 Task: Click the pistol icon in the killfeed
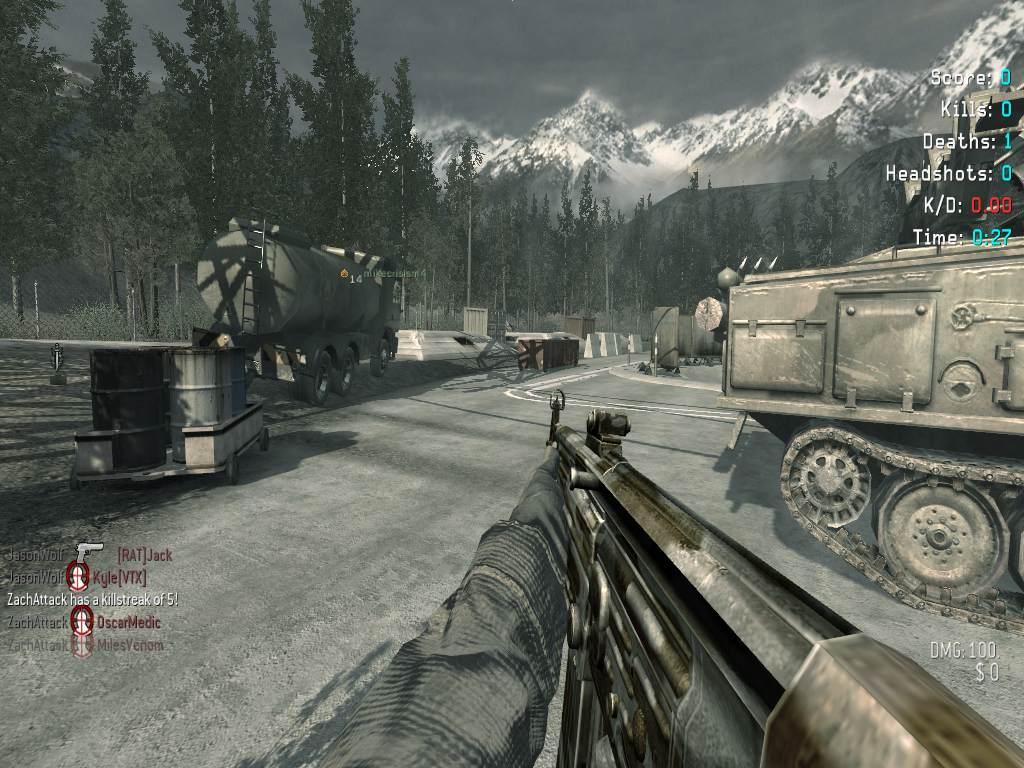pos(88,553)
